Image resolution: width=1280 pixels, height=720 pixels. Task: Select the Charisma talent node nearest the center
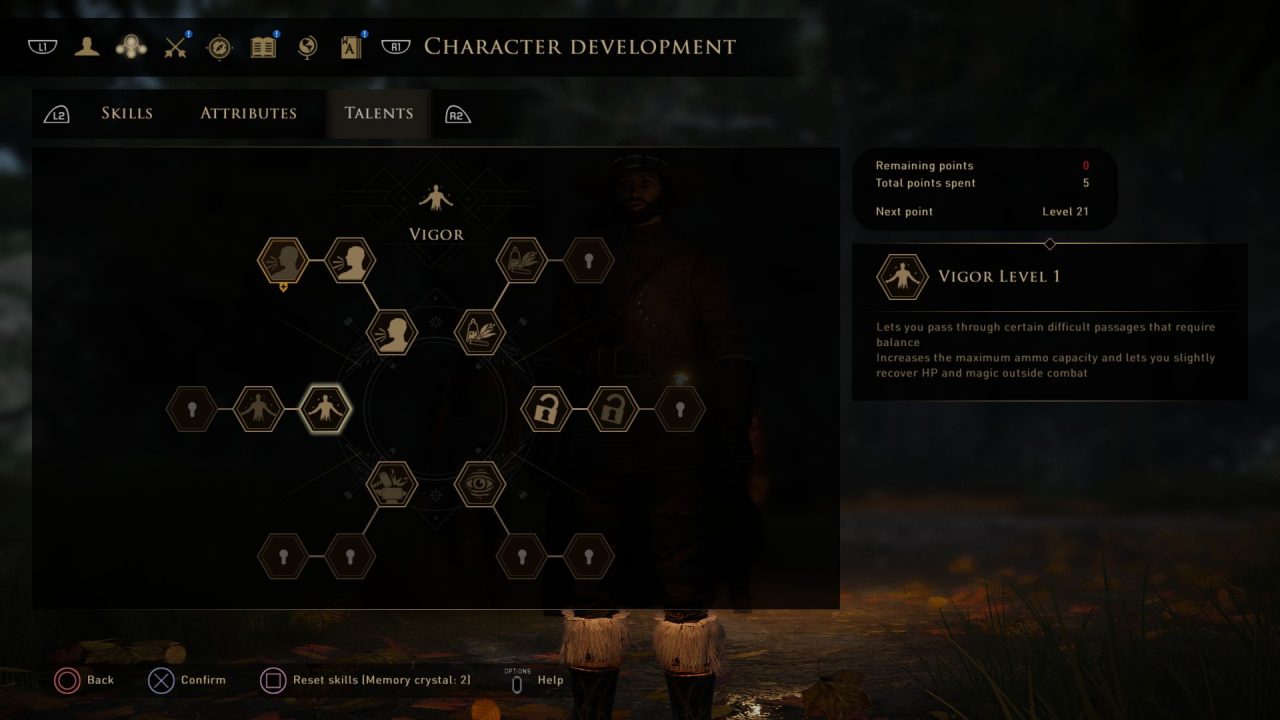click(x=392, y=333)
